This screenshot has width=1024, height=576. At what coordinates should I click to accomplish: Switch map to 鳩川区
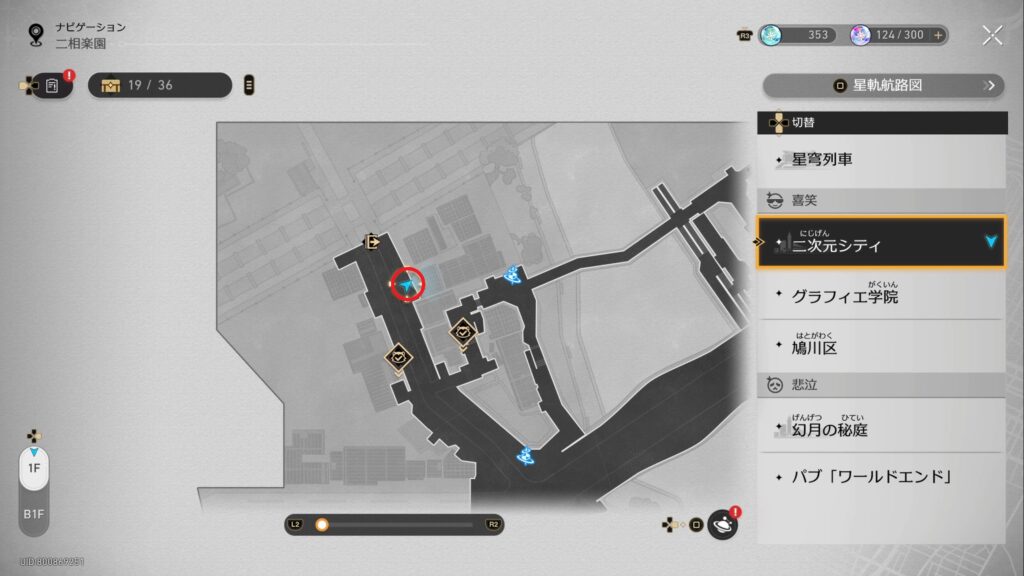[880, 347]
